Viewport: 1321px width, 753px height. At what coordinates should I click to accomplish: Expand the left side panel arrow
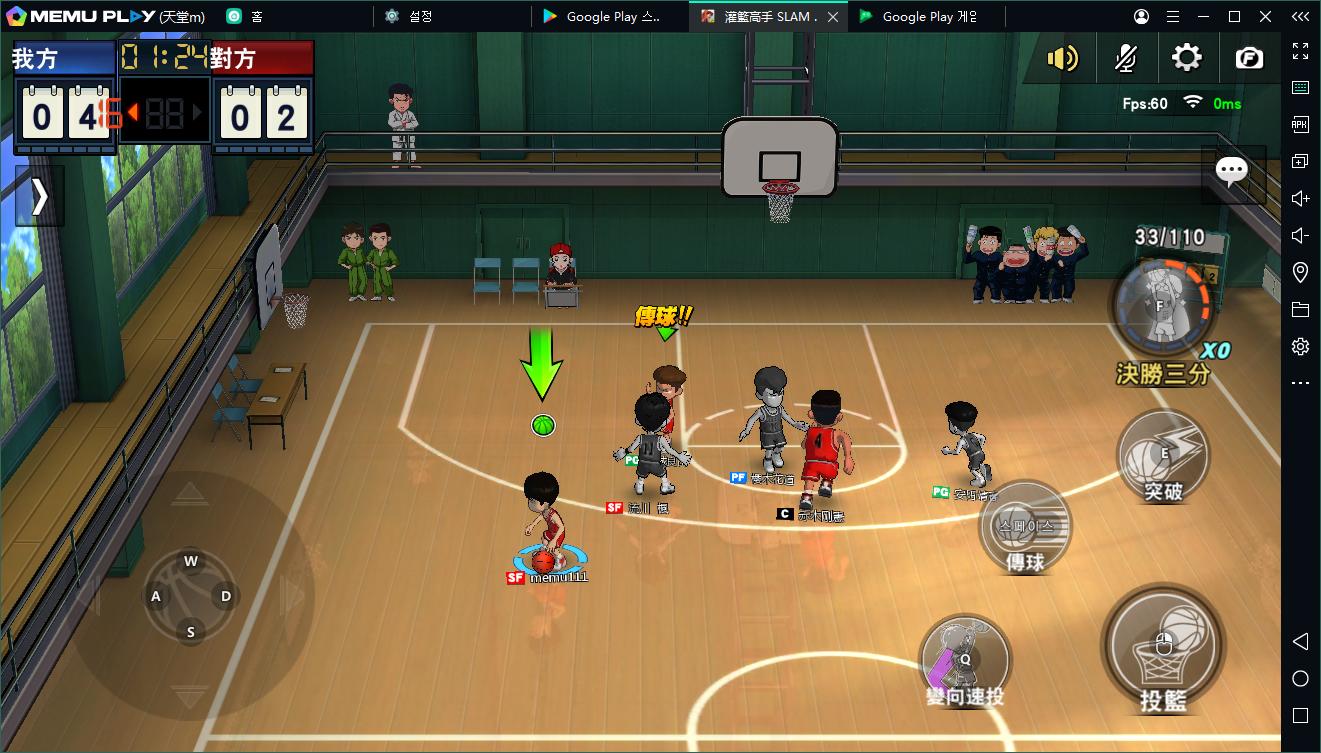pos(39,197)
